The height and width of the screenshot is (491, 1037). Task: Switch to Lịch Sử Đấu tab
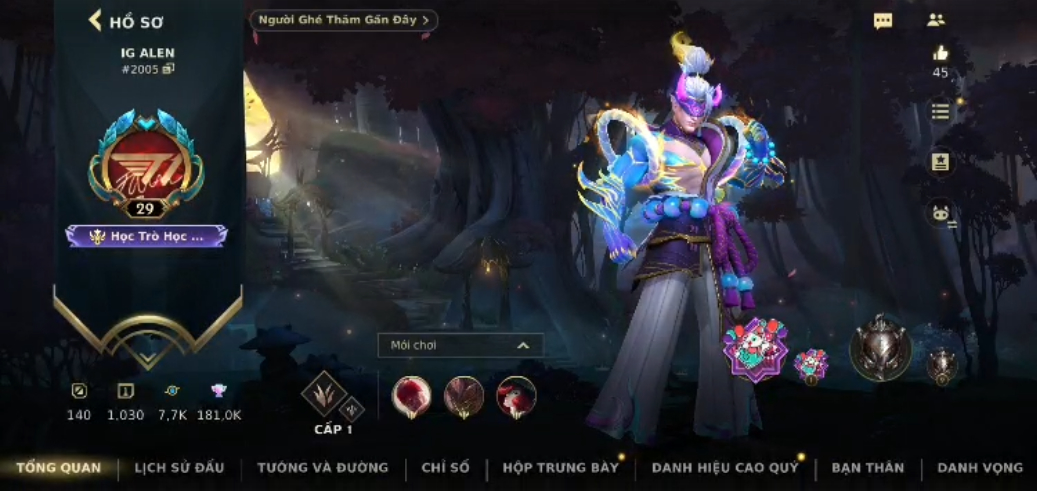tap(179, 468)
